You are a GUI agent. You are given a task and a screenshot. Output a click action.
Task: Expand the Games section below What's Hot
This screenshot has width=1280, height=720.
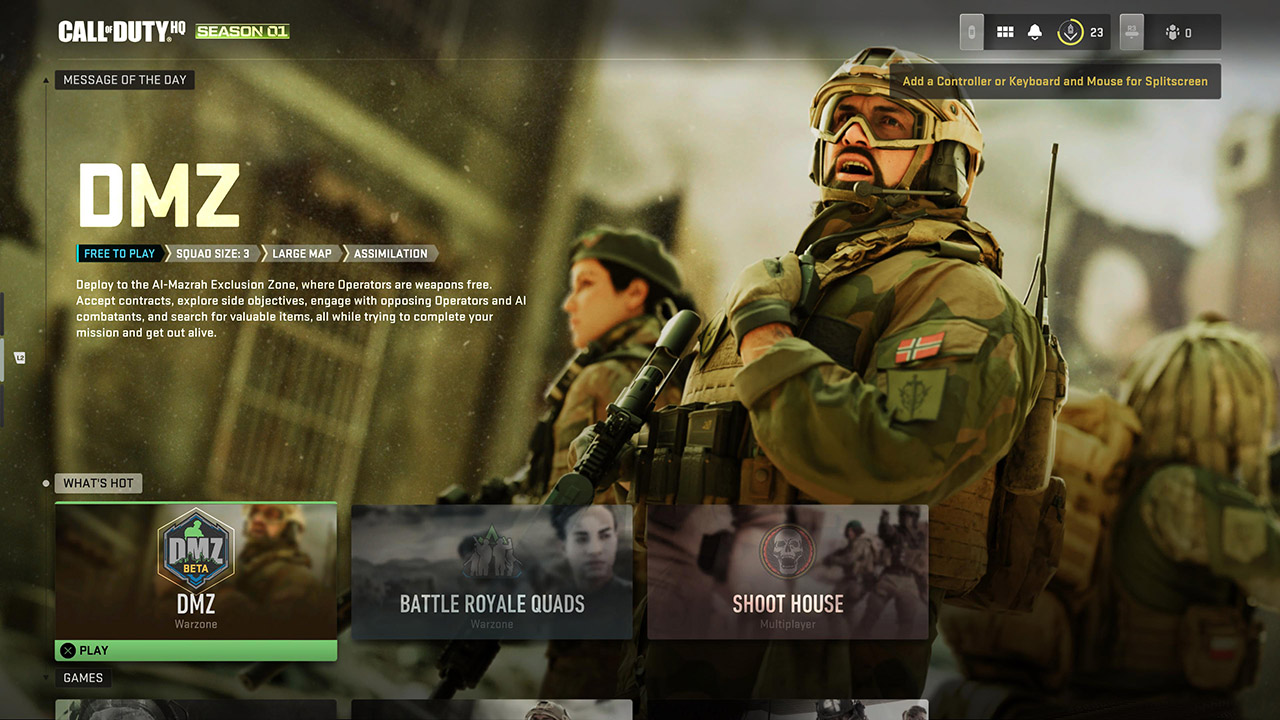coord(84,677)
